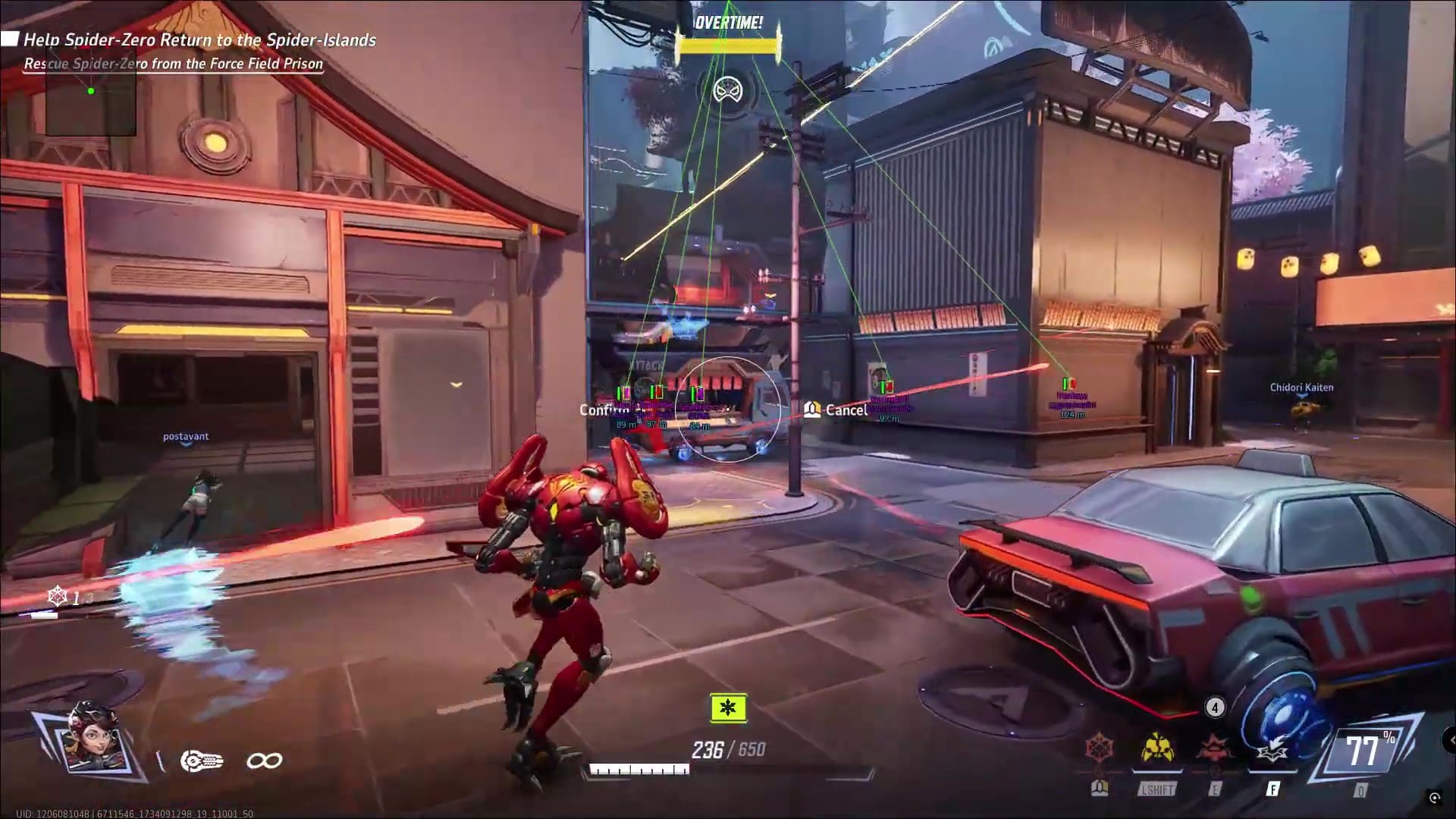The image size is (1456, 819).
Task: Trigger the red spiked mine ability icon
Action: [1215, 749]
